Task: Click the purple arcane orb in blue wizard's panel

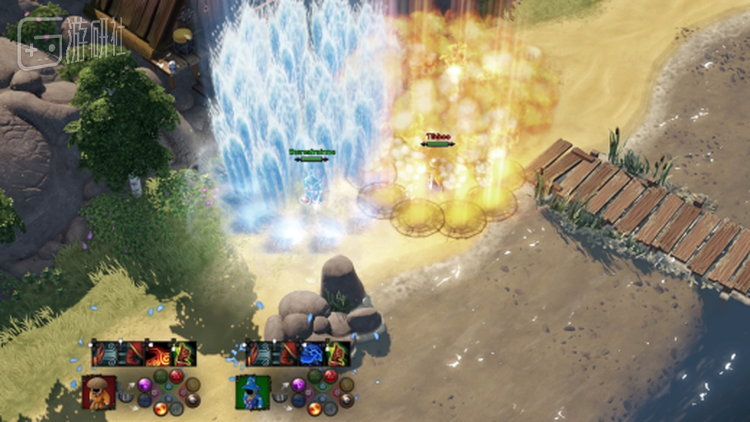Action: click(298, 385)
